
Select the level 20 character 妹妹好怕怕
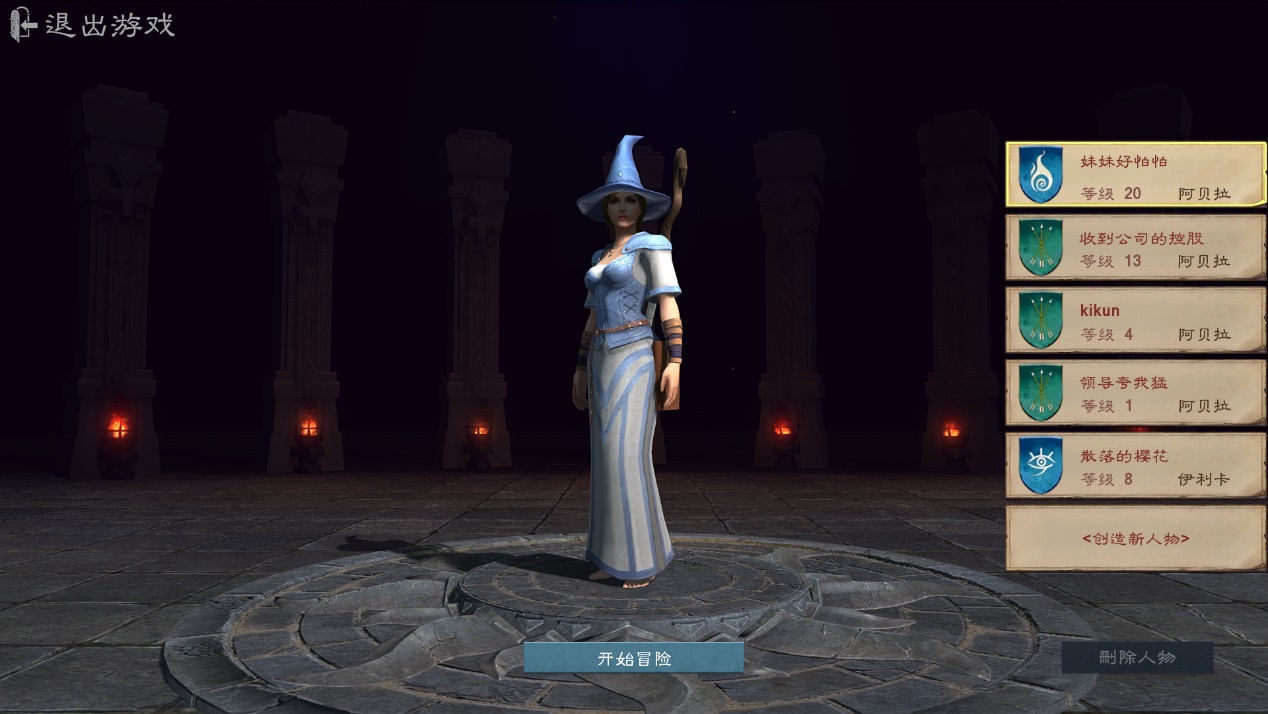(x=1135, y=175)
